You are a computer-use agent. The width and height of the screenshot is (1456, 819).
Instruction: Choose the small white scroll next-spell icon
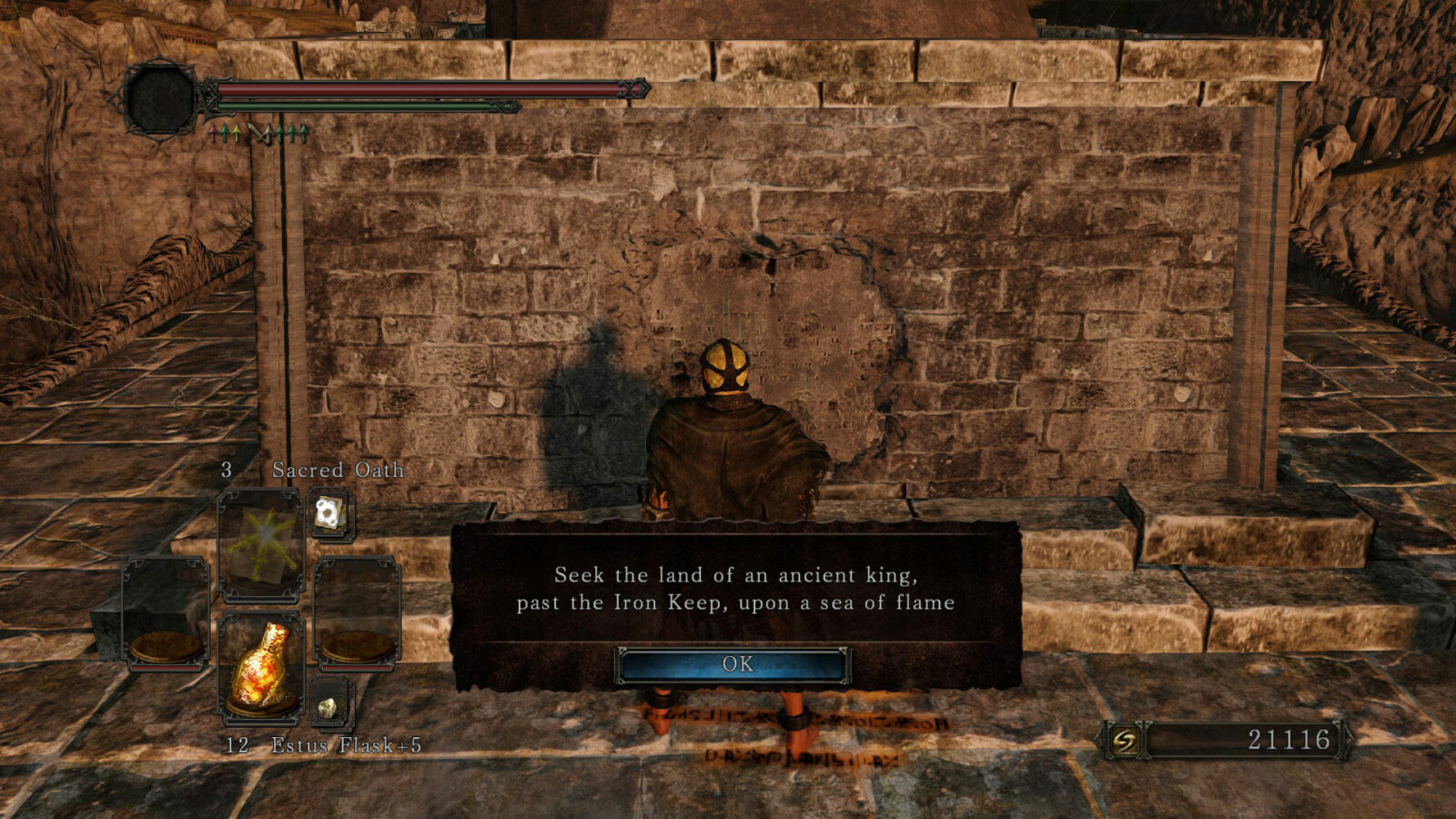pyautogui.click(x=329, y=514)
